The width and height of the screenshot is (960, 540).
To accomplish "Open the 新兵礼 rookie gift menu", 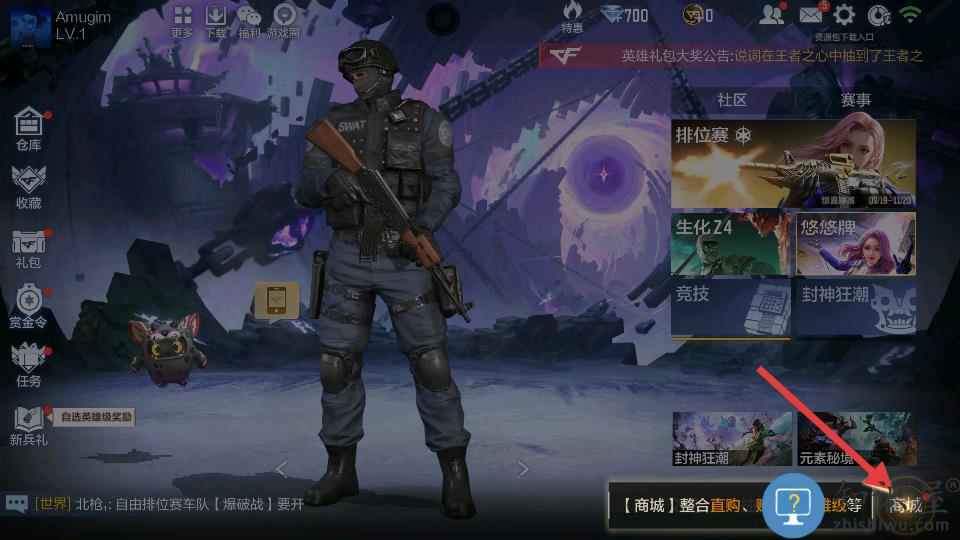I will pos(29,425).
